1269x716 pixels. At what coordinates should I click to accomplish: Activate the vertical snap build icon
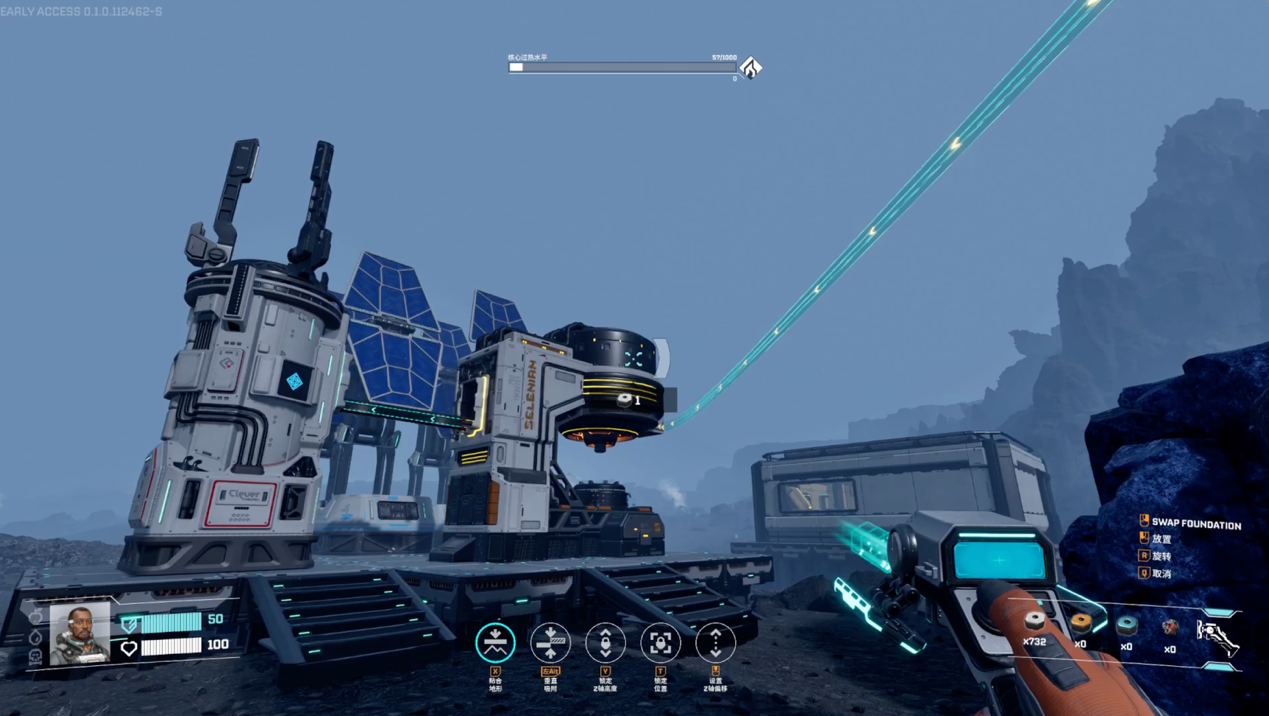tap(550, 642)
